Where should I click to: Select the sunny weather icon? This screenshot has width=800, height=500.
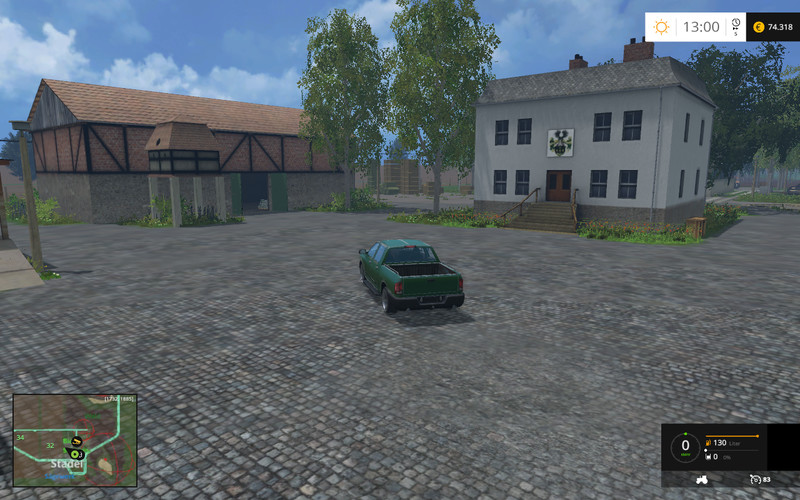click(662, 27)
